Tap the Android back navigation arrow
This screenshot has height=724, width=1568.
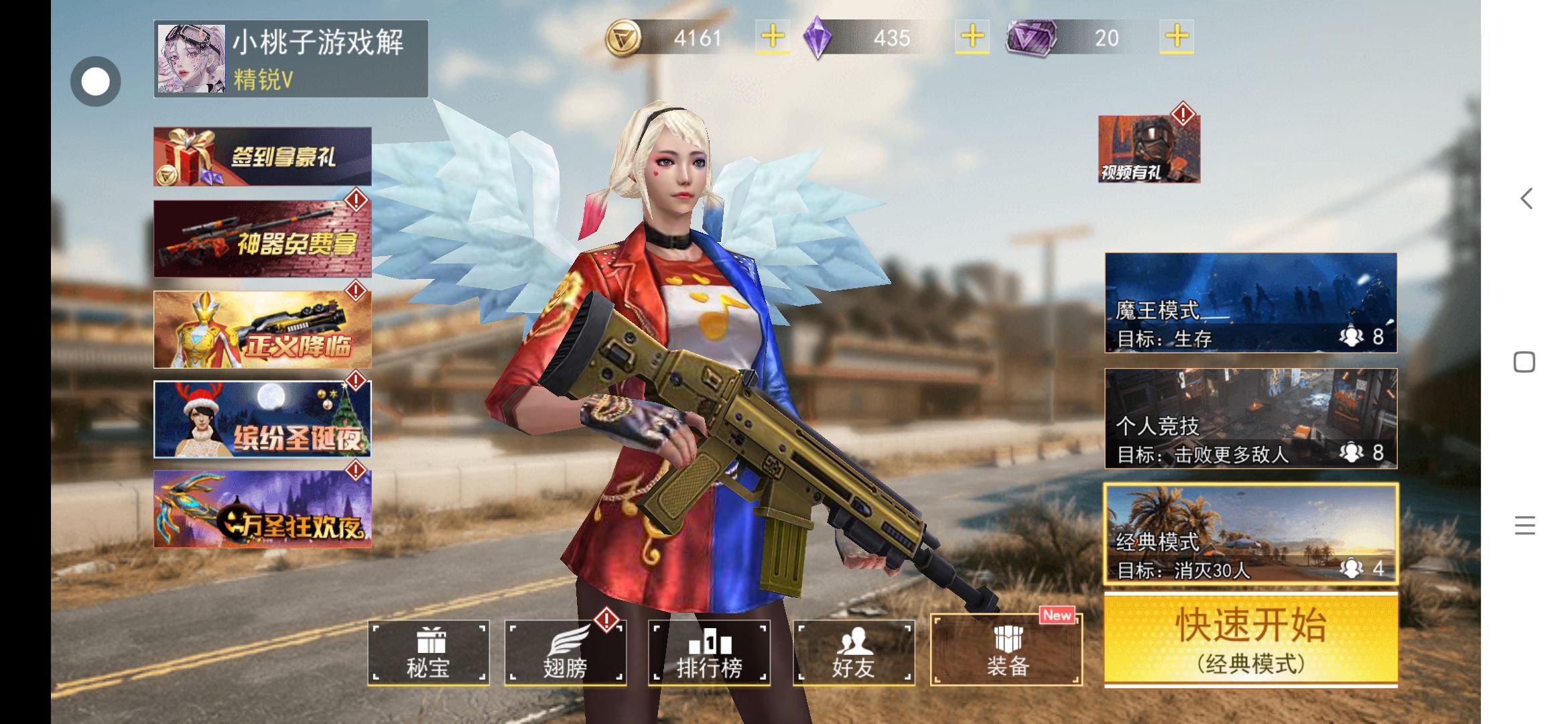(1526, 198)
